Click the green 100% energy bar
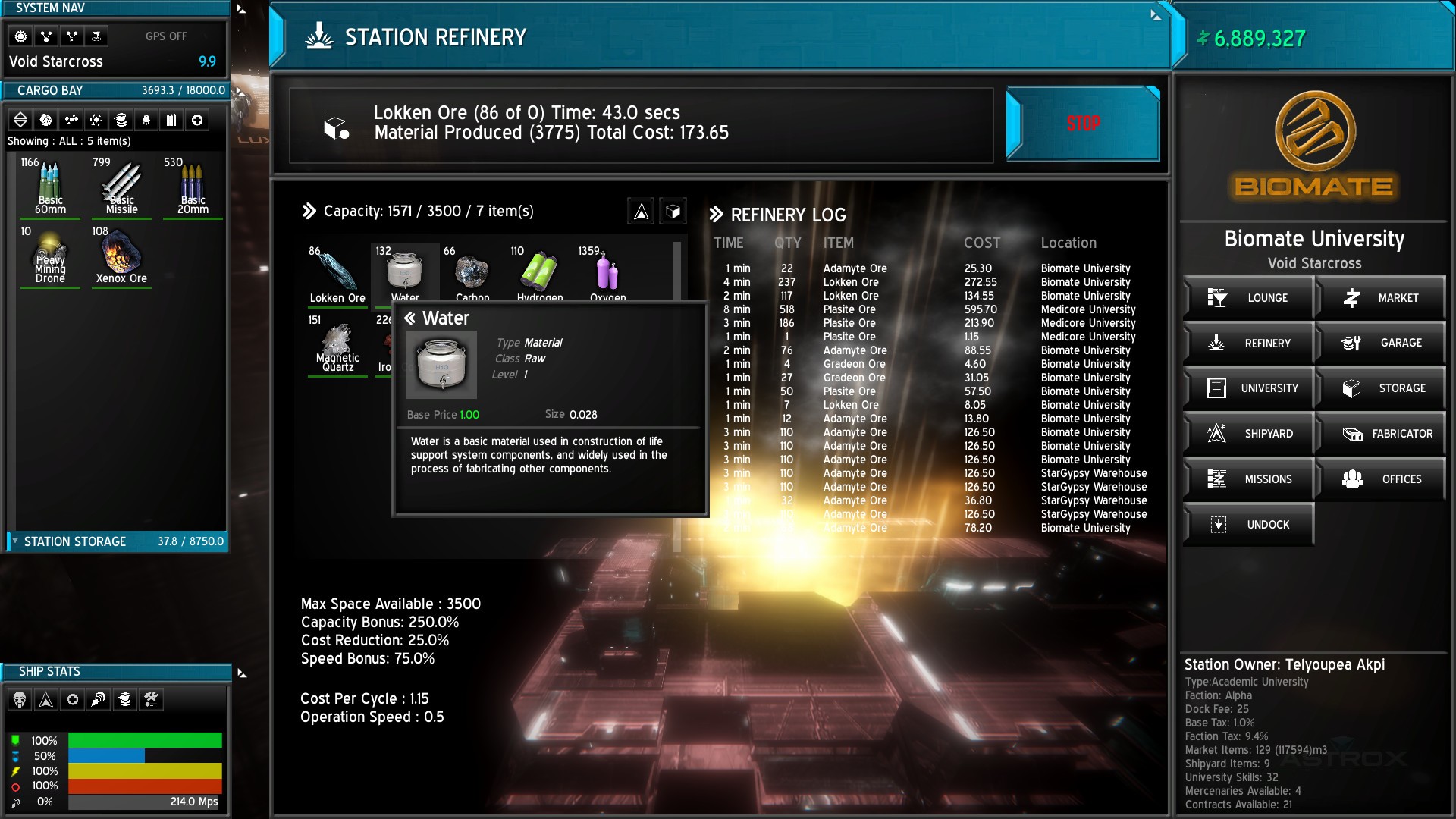The height and width of the screenshot is (819, 1456). click(x=144, y=740)
